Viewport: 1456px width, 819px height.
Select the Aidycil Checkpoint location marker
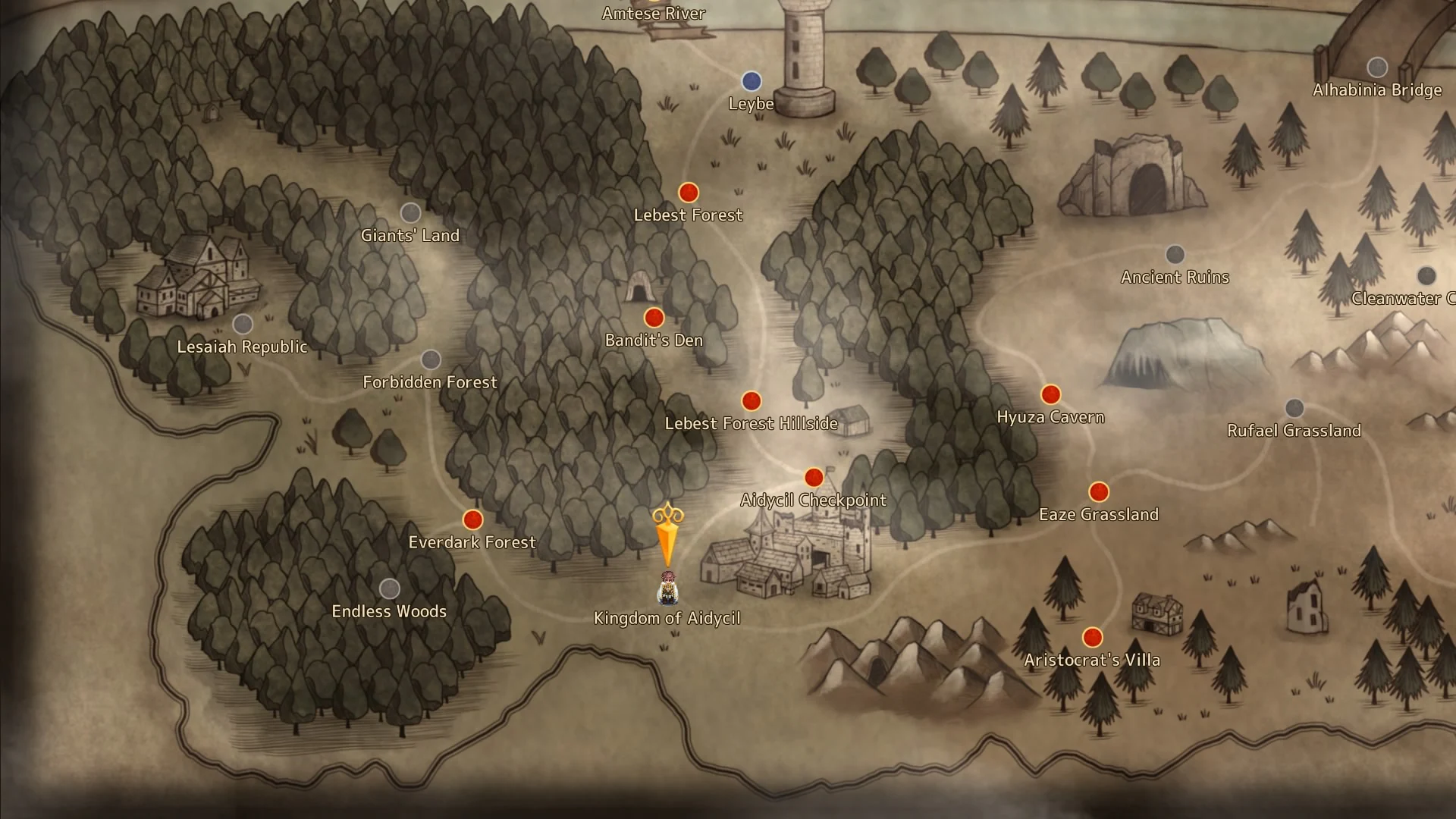coord(814,478)
